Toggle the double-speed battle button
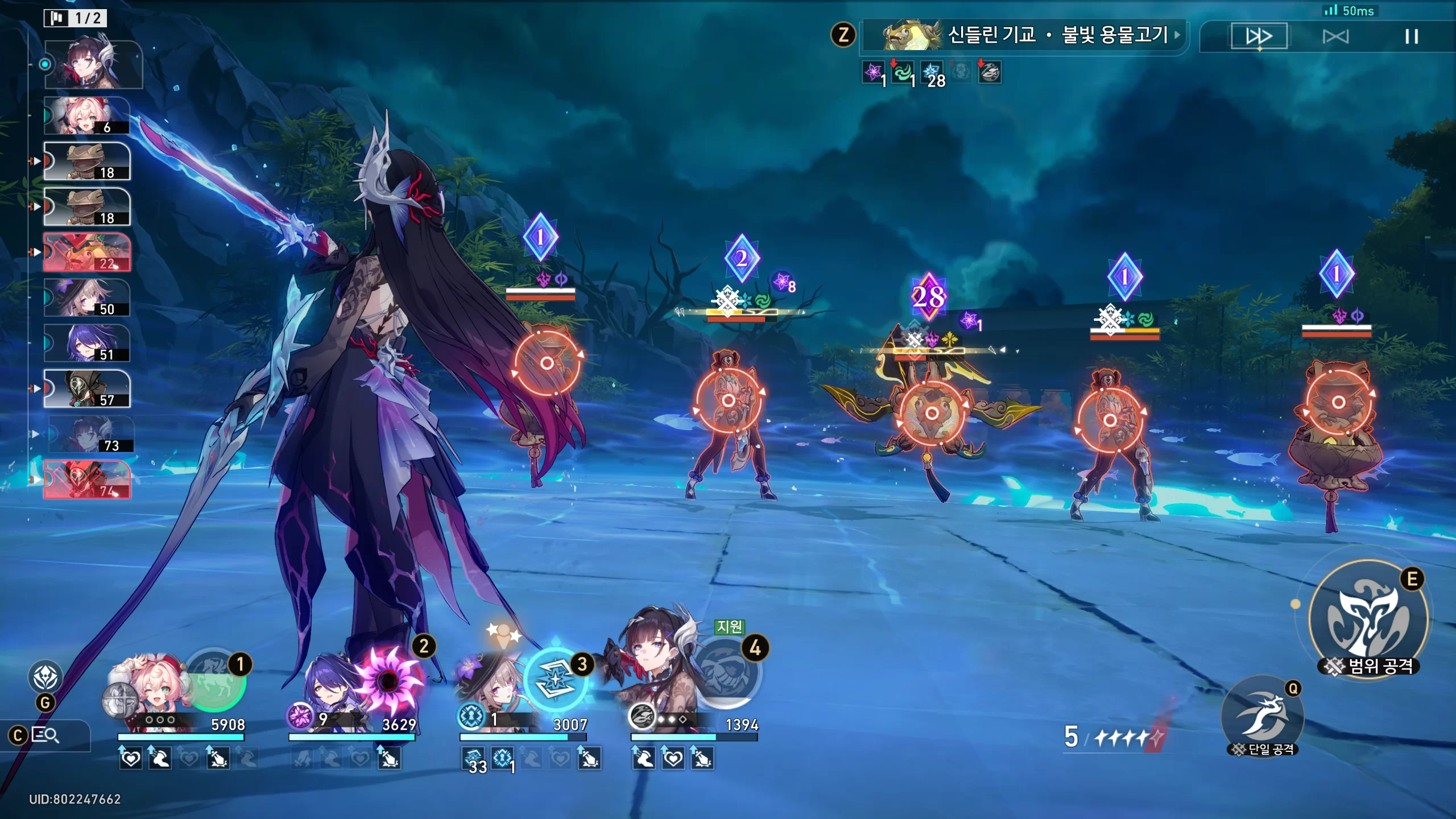 (1259, 36)
